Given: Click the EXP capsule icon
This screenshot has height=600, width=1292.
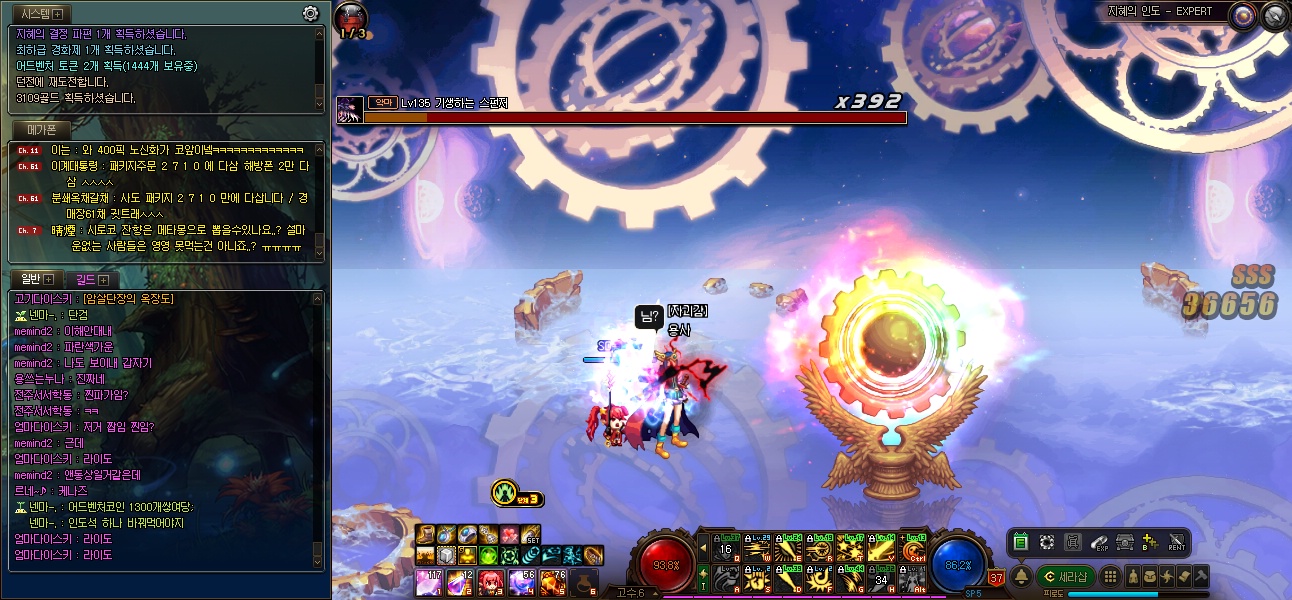Looking at the screenshot, I should 1099,542.
